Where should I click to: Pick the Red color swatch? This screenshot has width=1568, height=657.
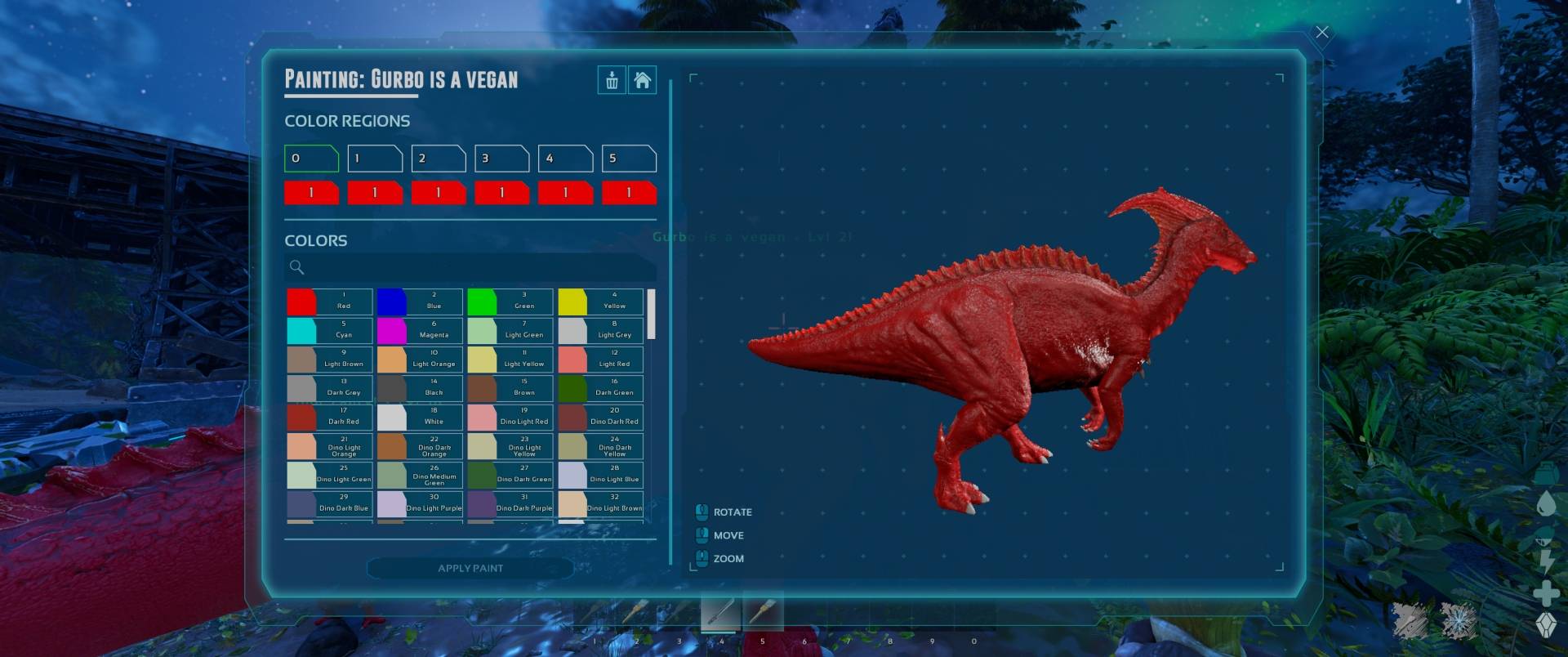(x=329, y=302)
